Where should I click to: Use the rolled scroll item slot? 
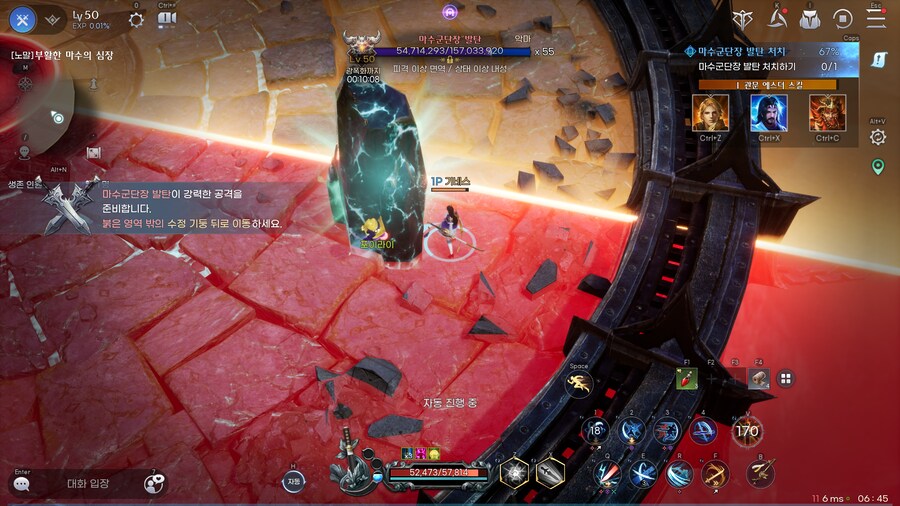(x=760, y=378)
